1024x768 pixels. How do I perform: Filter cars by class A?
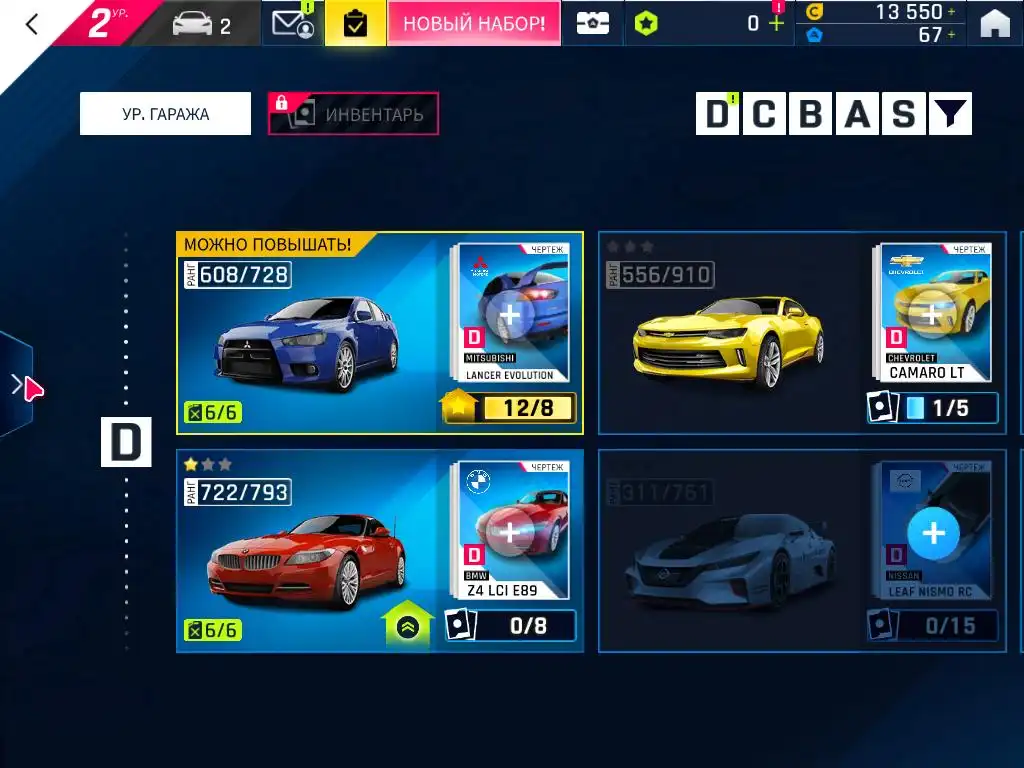pos(858,115)
